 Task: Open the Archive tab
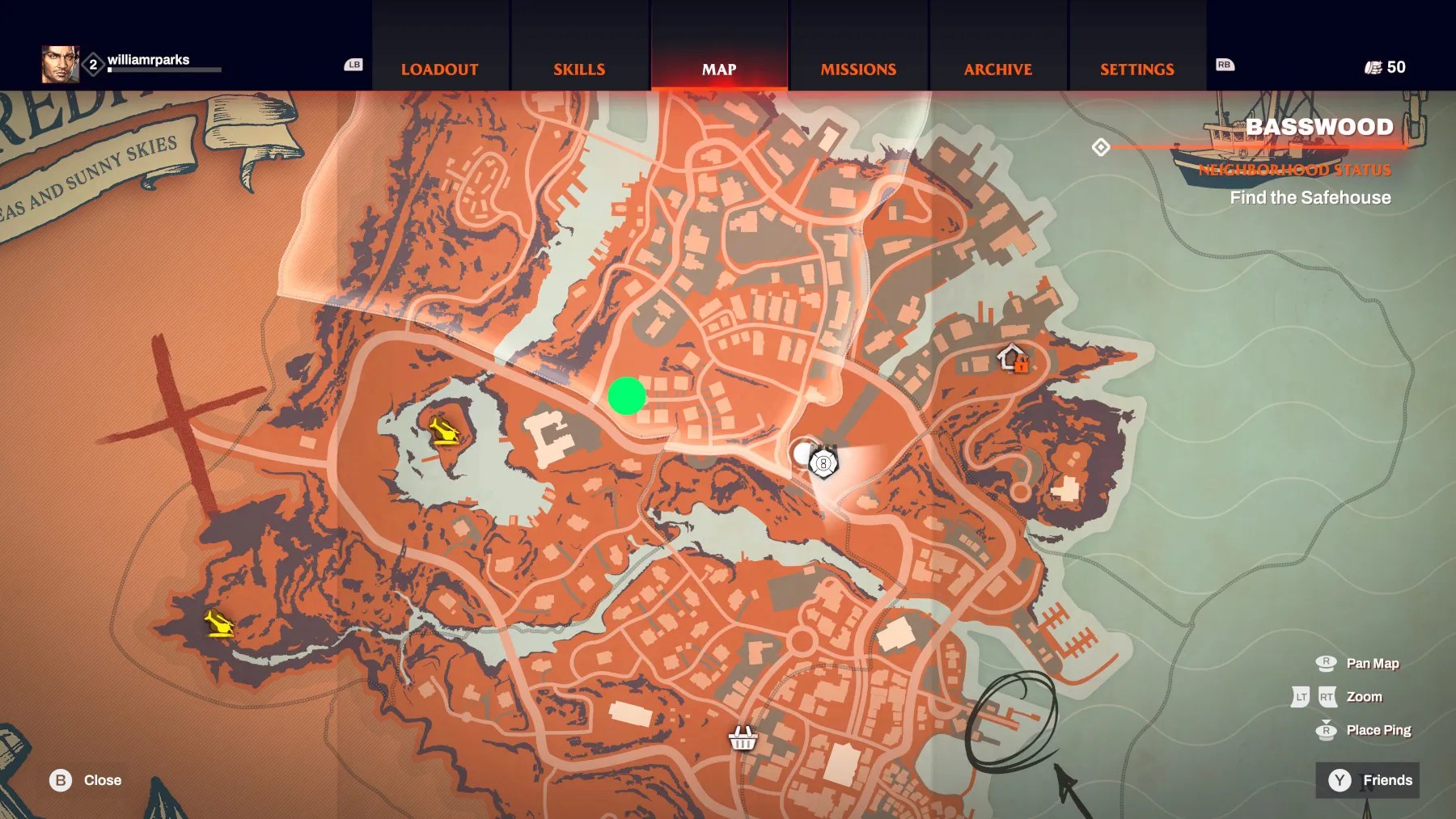997,70
